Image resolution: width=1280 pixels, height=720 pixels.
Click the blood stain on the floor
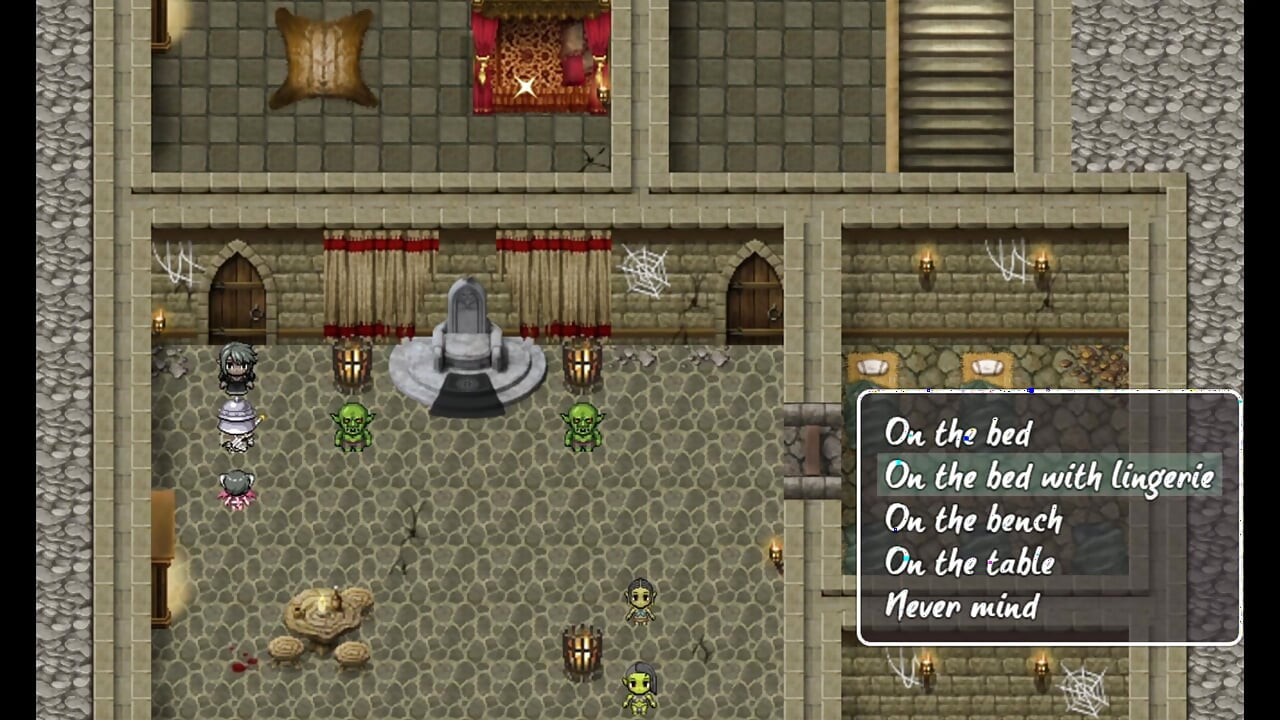tap(243, 666)
